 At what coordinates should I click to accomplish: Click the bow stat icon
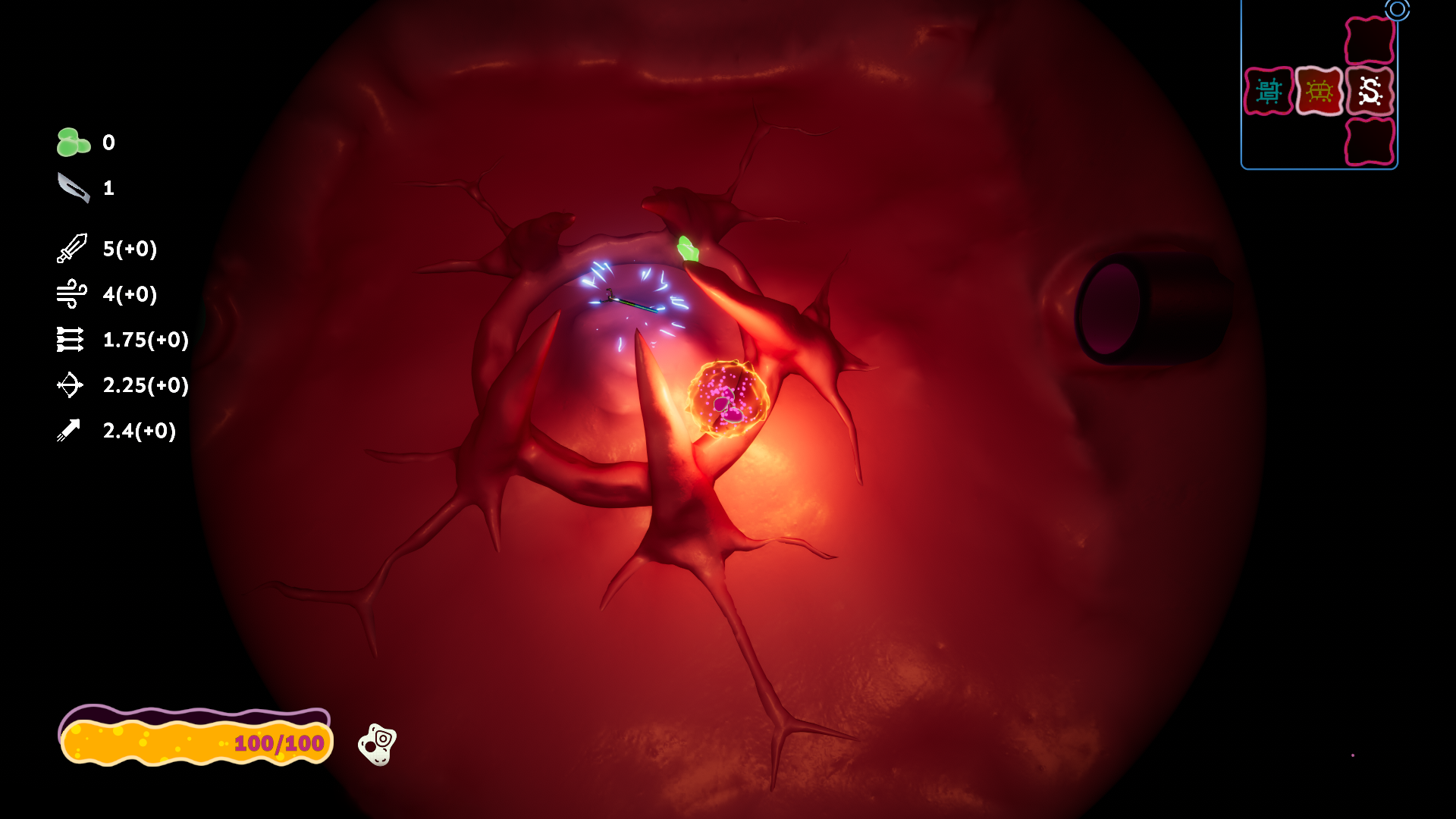69,385
